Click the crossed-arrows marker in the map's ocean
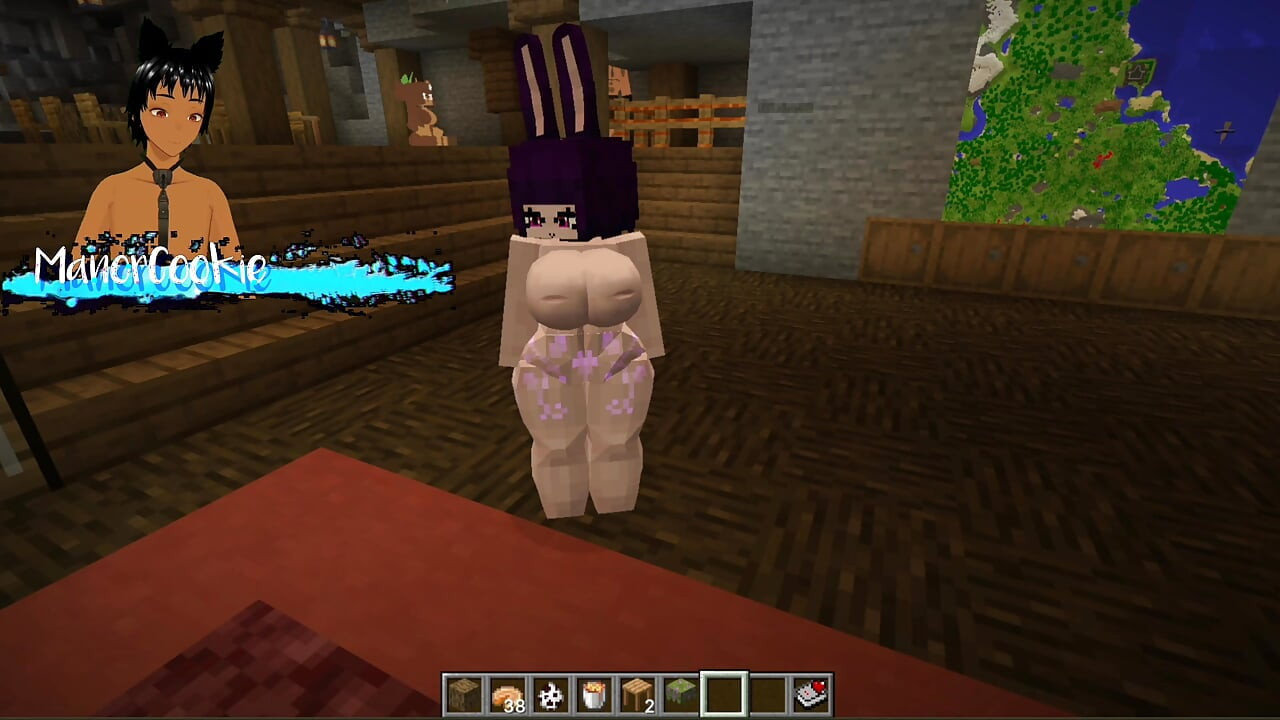The width and height of the screenshot is (1280, 720). [1224, 130]
